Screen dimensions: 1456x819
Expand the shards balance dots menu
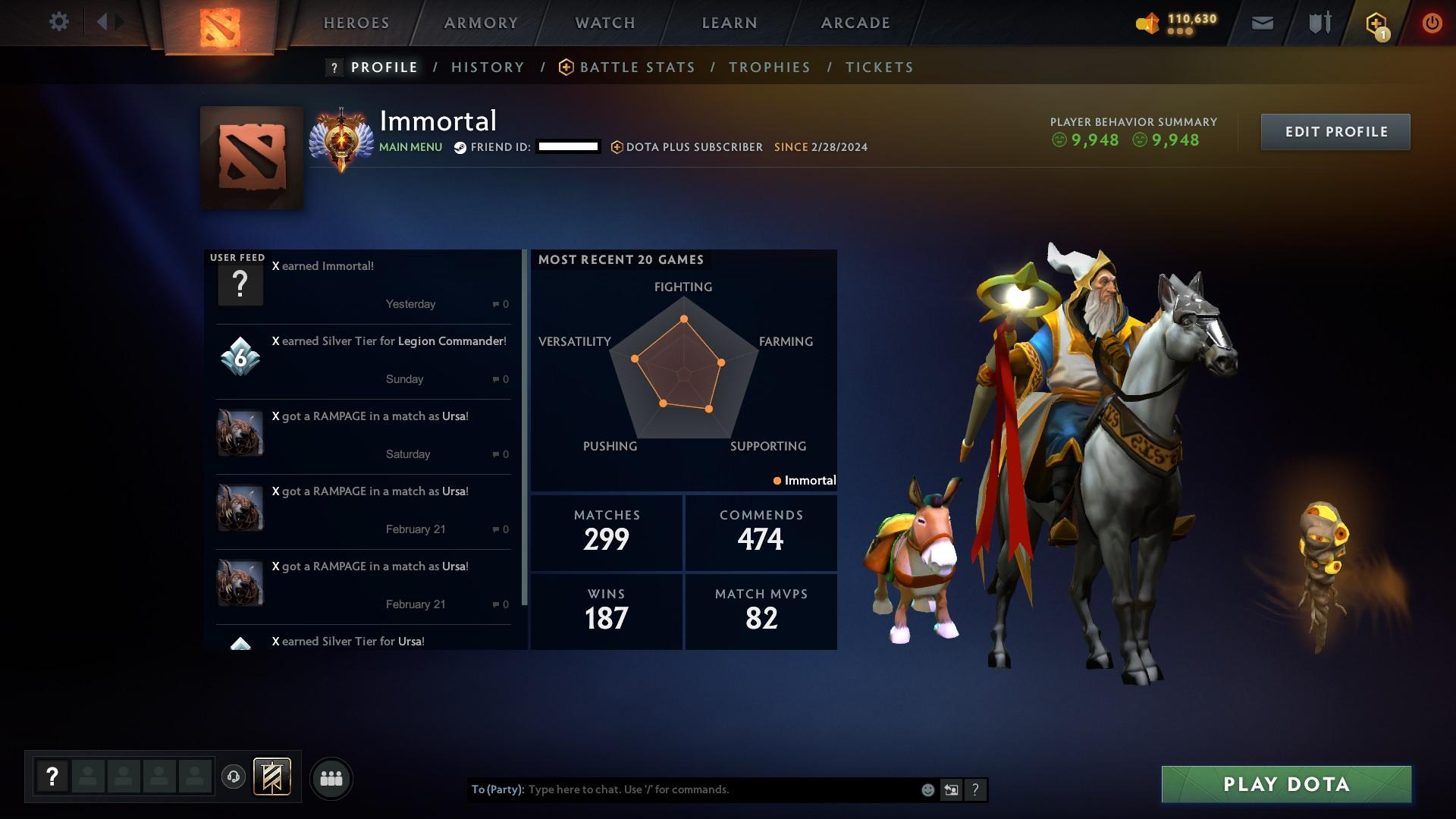(x=1179, y=31)
